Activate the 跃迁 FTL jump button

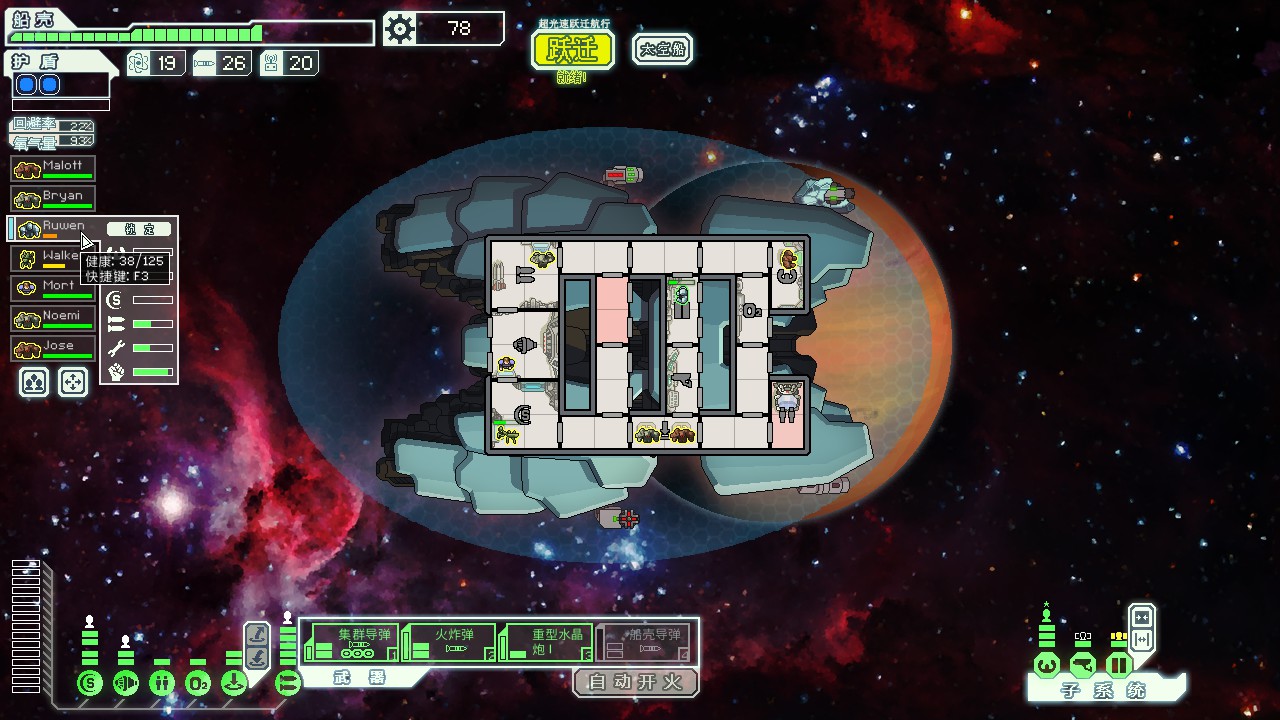(571, 50)
